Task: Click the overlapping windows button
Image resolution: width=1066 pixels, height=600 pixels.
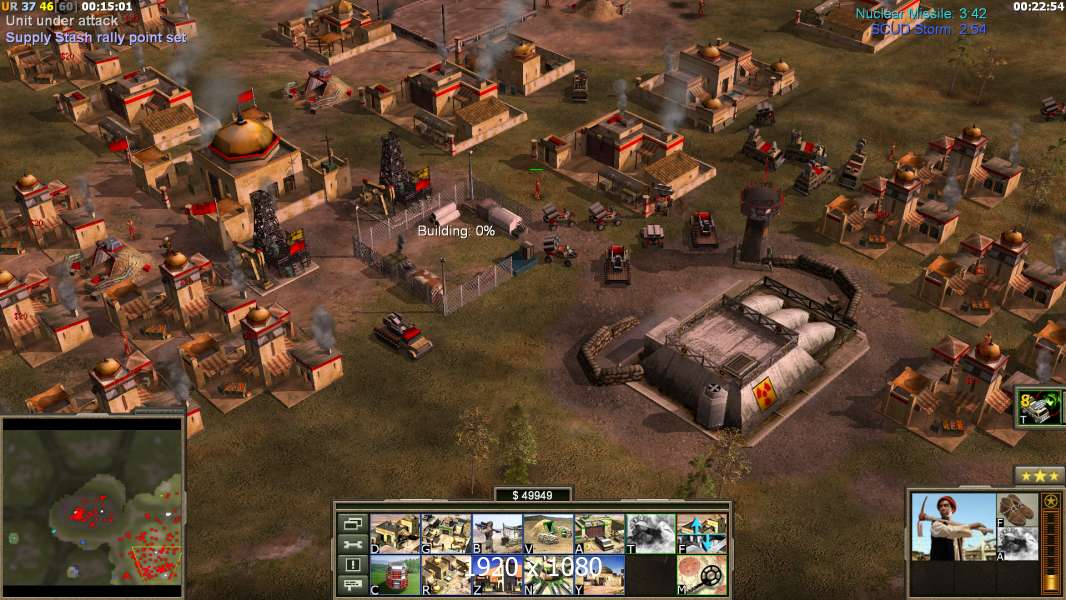Action: 352,523
